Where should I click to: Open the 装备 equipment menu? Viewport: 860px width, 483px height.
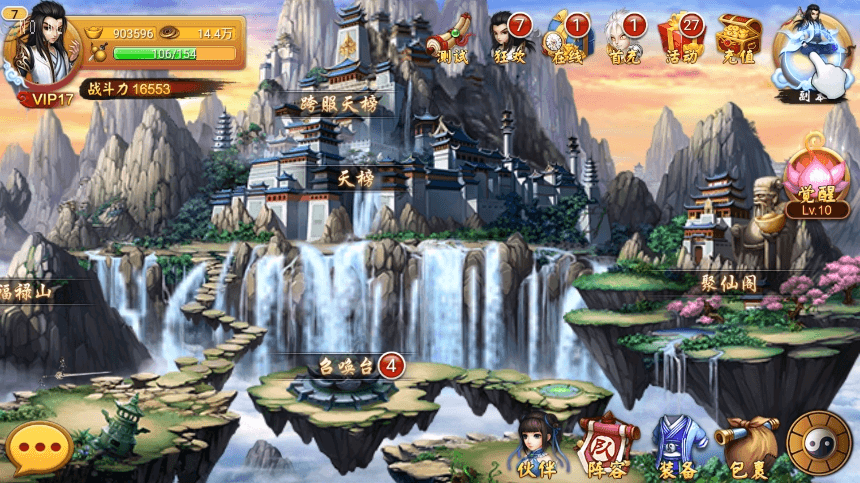click(x=679, y=447)
